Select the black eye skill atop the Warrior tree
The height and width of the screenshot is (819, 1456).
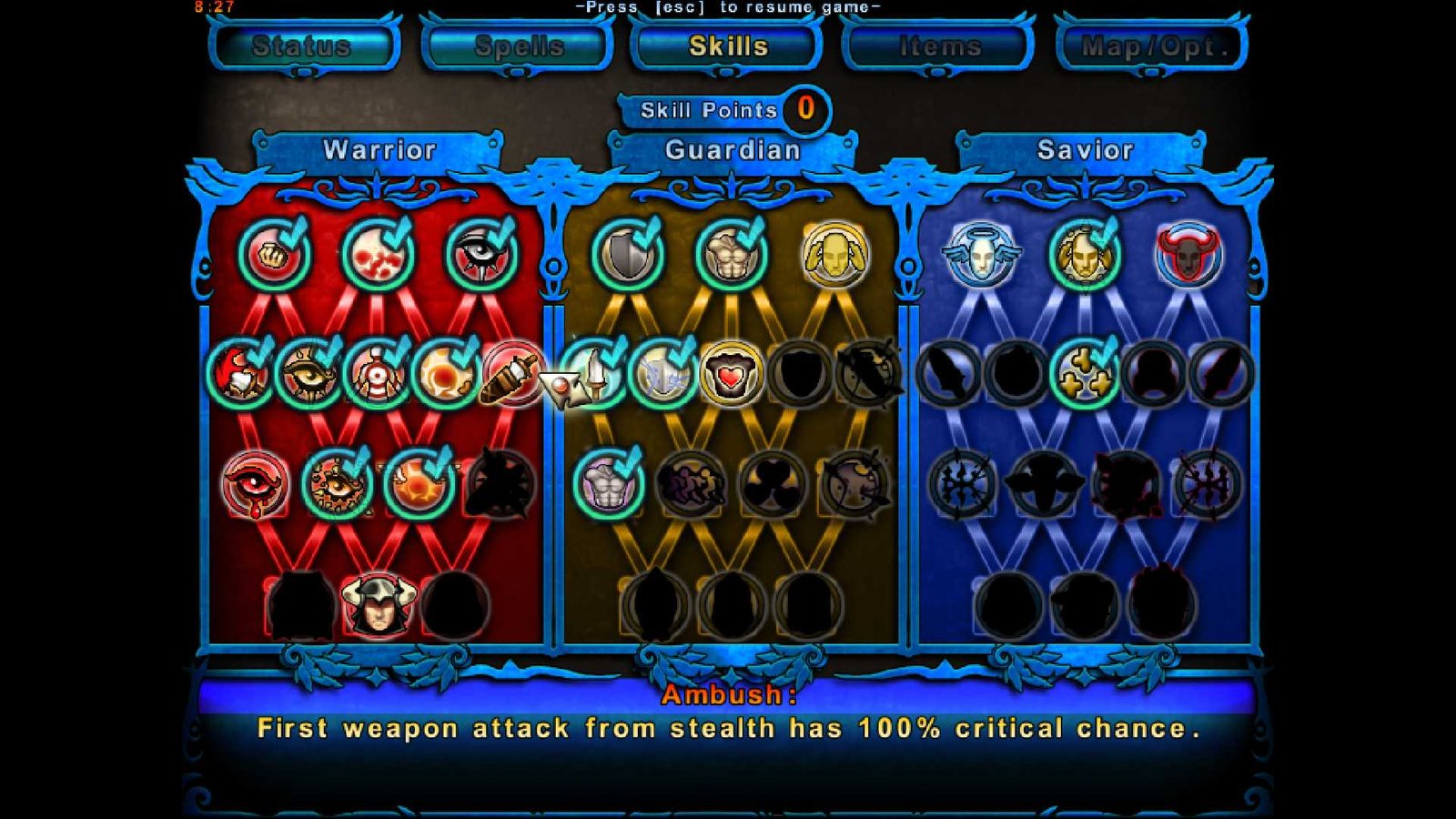coord(482,256)
